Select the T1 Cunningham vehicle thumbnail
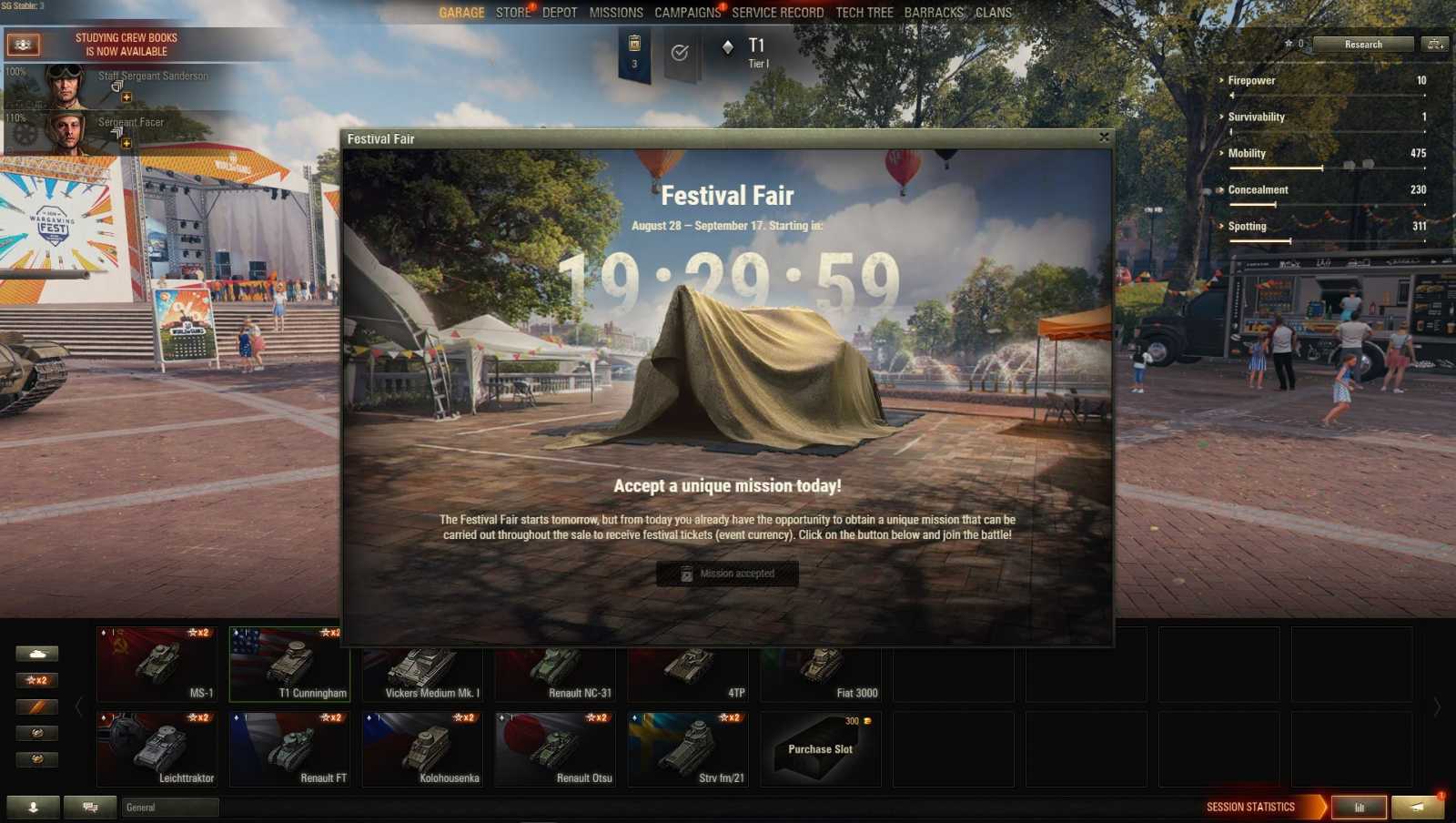This screenshot has width=1456, height=823. [289, 662]
